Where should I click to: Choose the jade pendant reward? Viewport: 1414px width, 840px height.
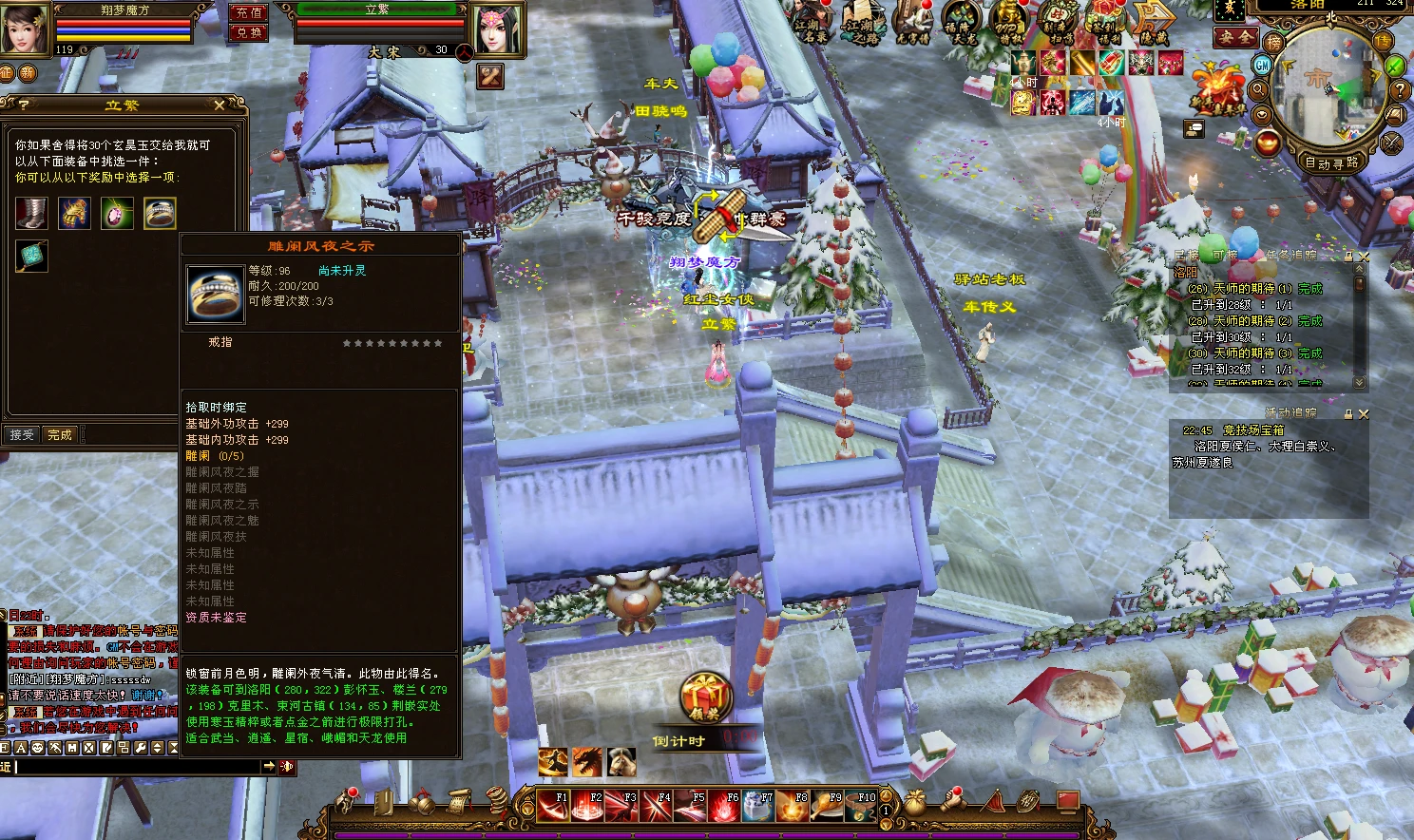pyautogui.click(x=31, y=256)
